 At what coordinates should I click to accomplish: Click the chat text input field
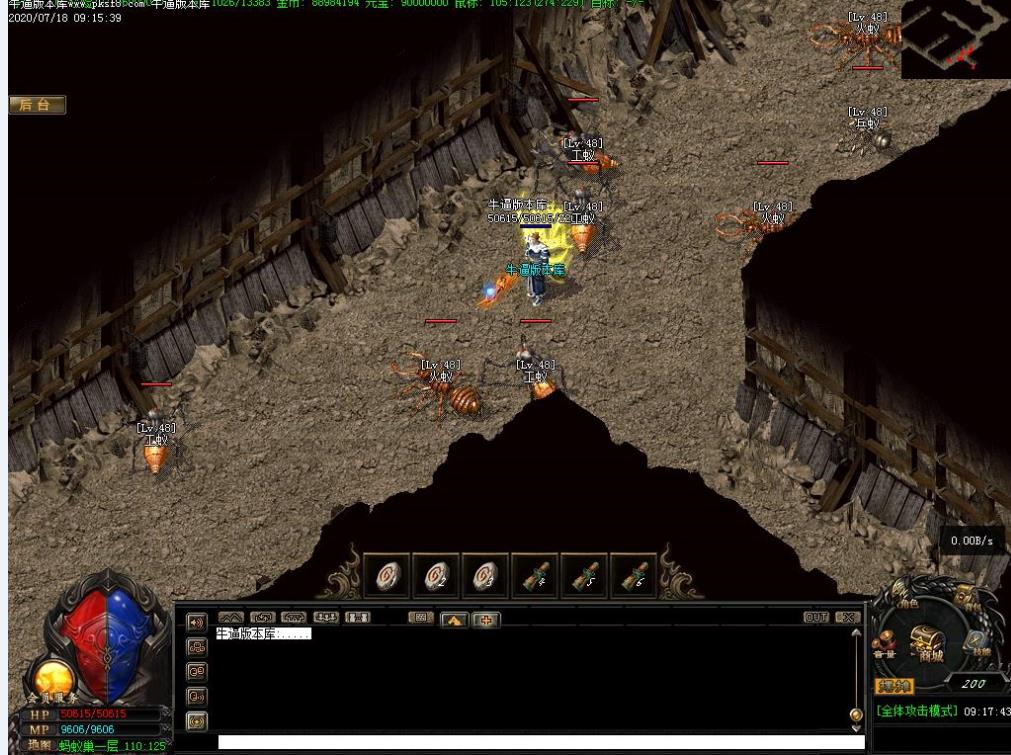[x=540, y=742]
